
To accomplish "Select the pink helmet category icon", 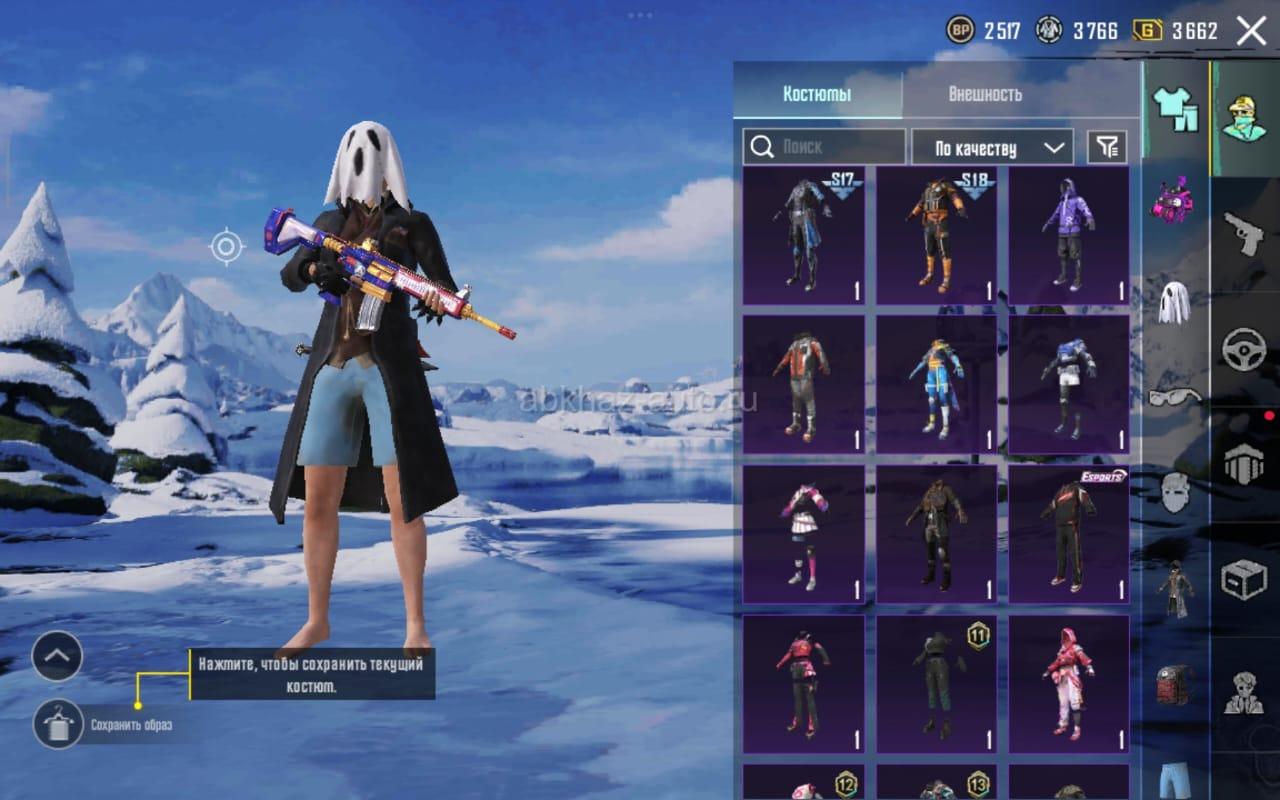I will pyautogui.click(x=1174, y=200).
